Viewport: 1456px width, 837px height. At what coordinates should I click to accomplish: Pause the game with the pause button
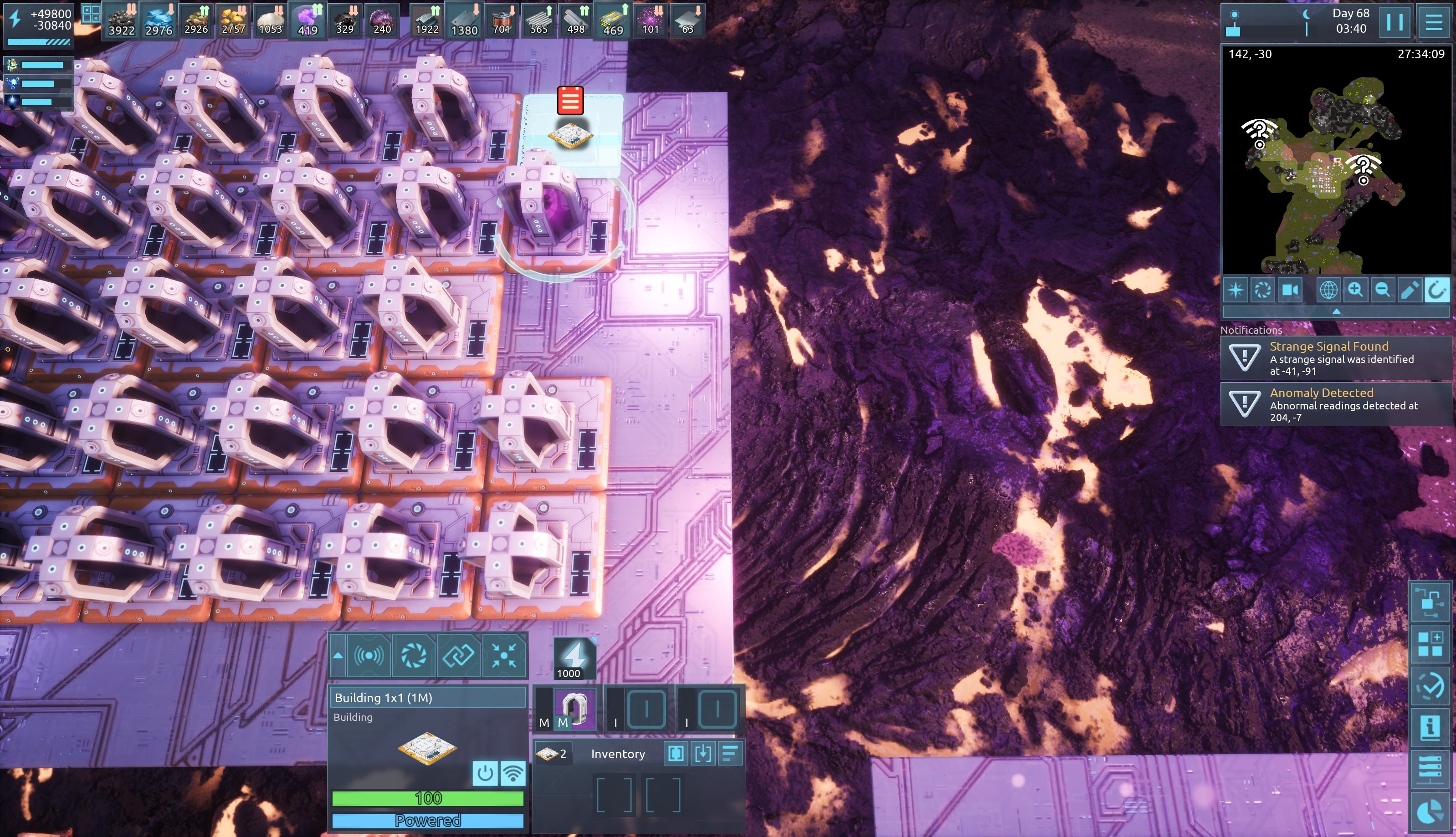pyautogui.click(x=1394, y=22)
